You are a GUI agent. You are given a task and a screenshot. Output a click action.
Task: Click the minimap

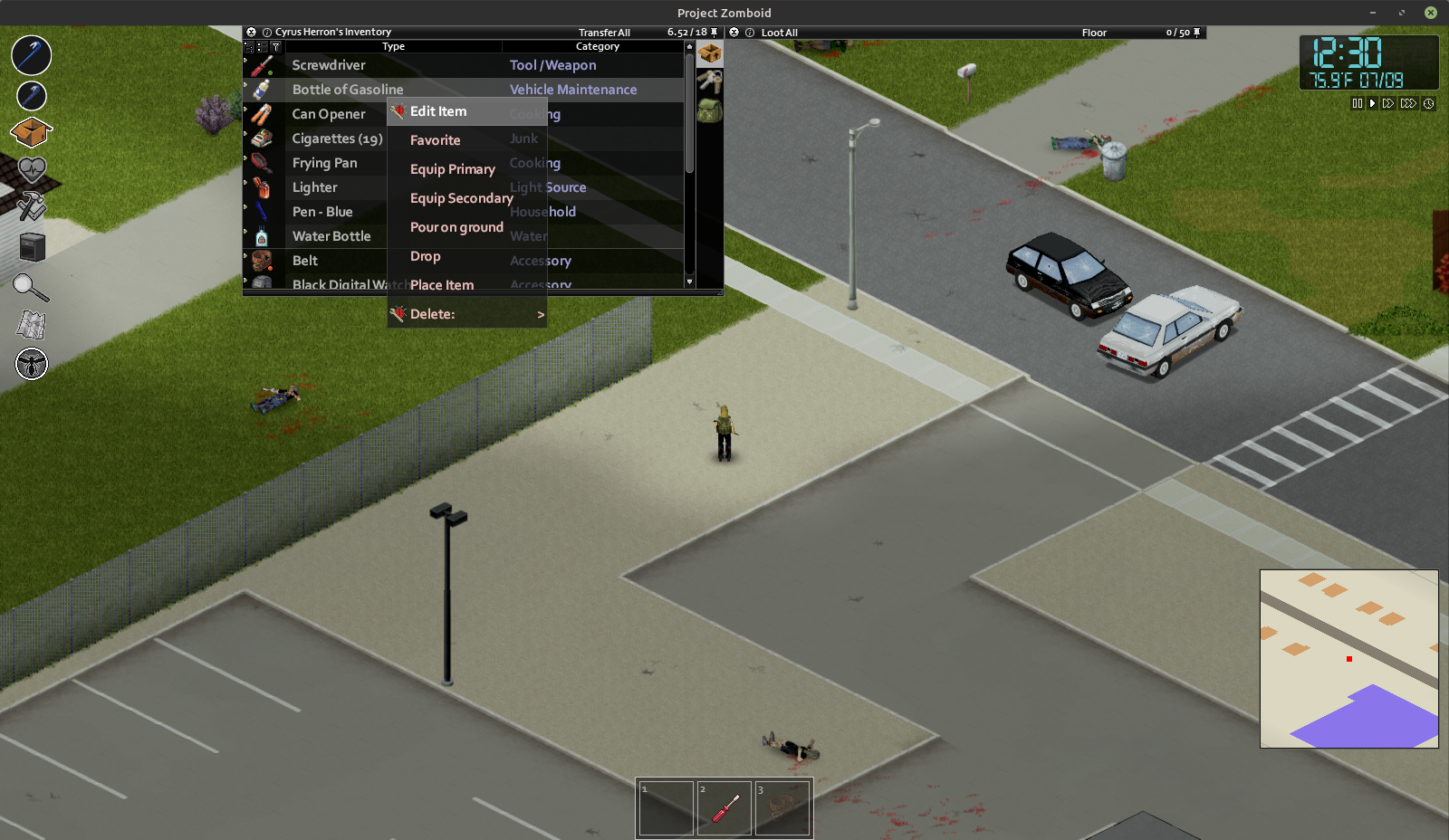coord(1348,658)
